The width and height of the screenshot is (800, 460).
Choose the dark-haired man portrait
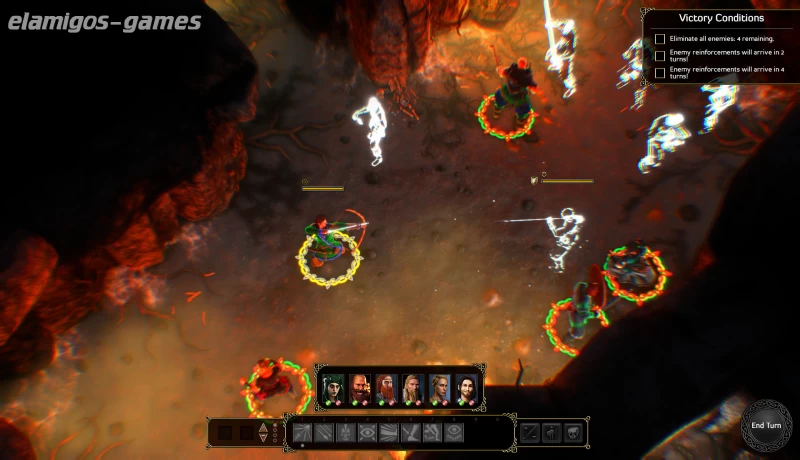[x=466, y=389]
